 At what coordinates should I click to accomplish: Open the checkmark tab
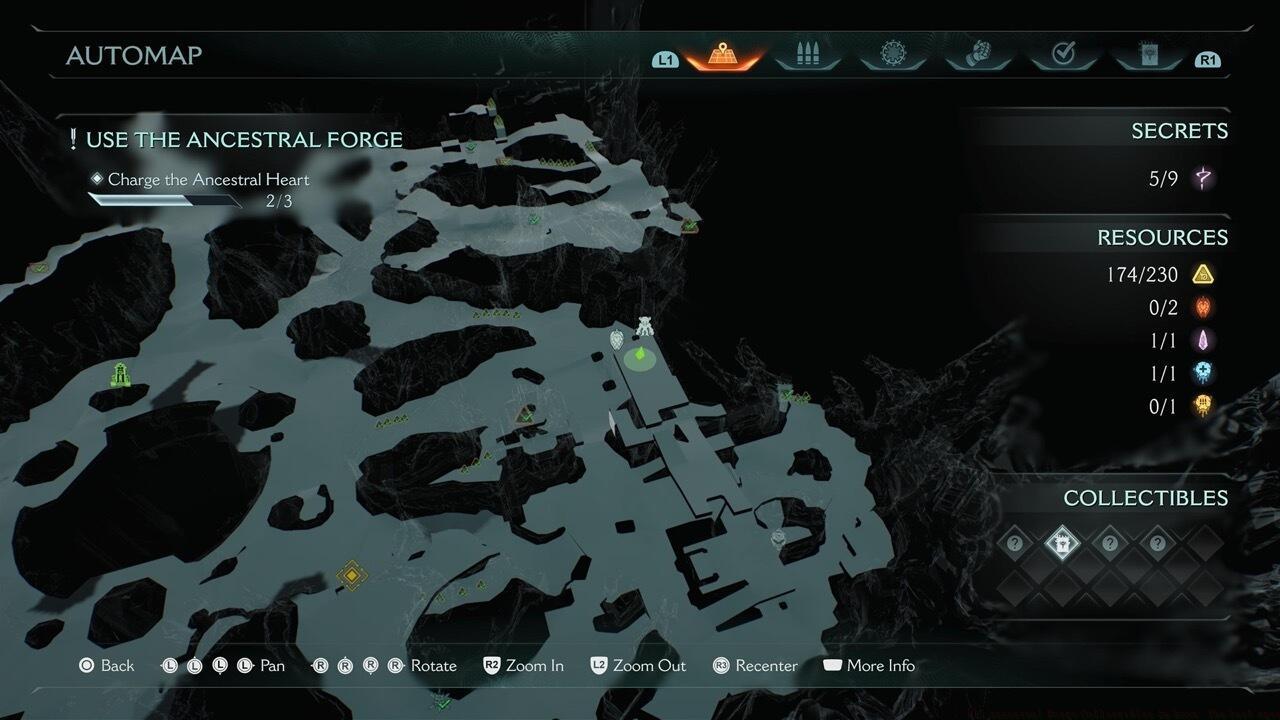tap(1063, 56)
